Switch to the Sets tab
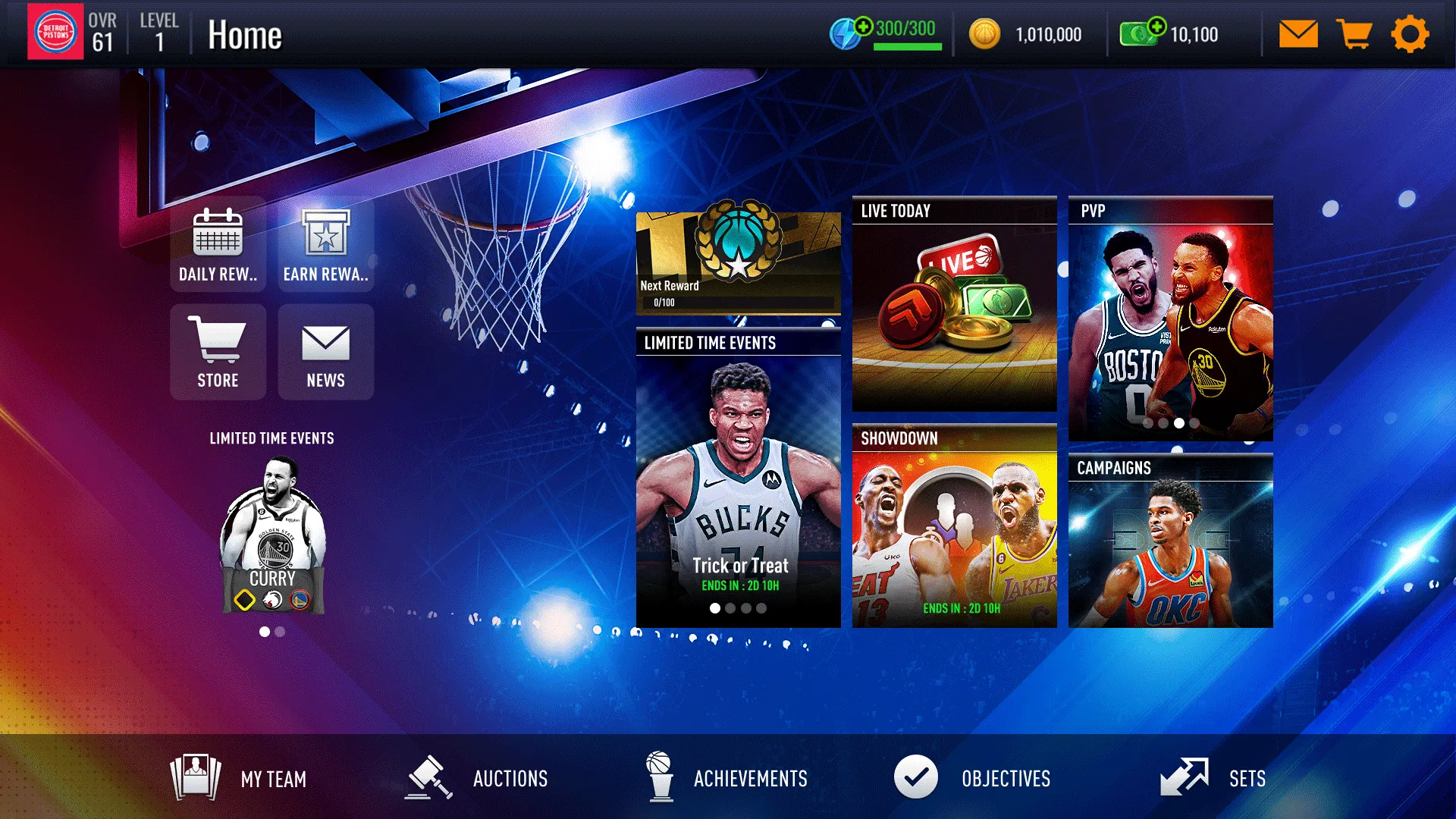Image resolution: width=1456 pixels, height=819 pixels. click(1187, 778)
